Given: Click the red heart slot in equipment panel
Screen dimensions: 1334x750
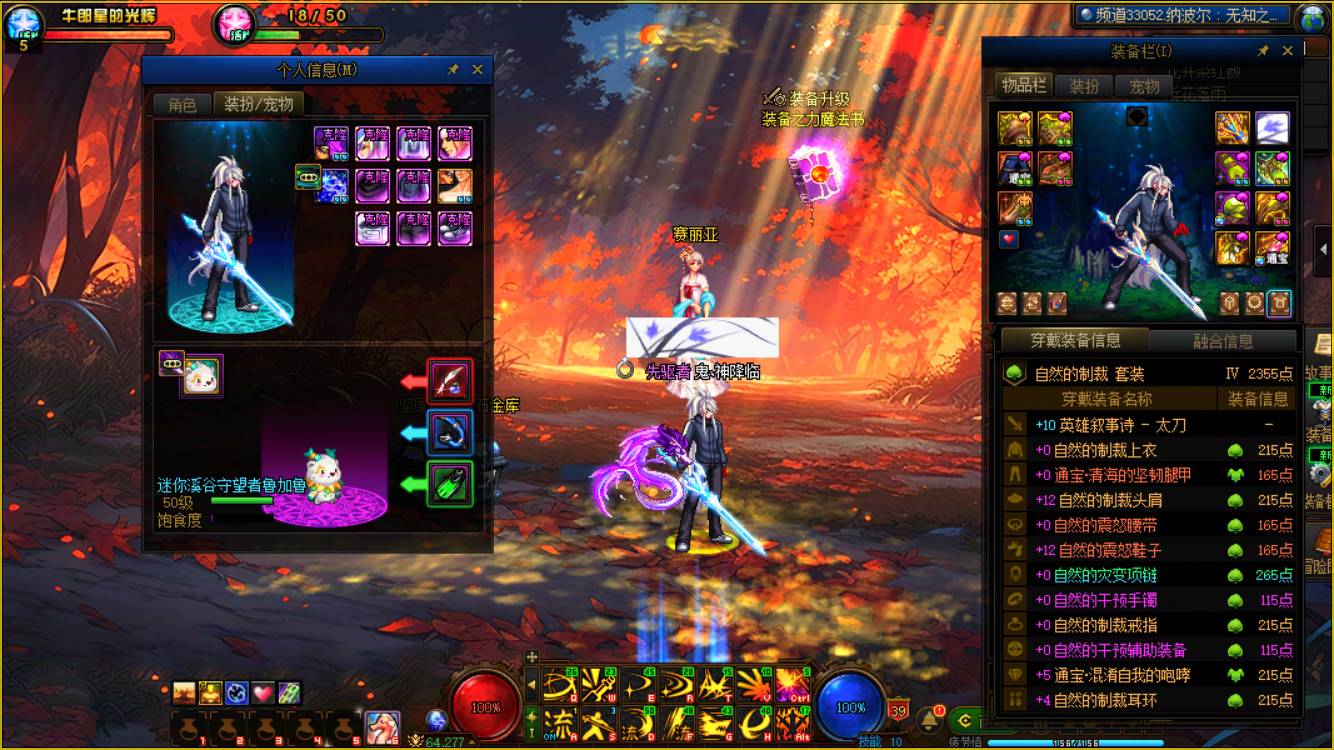Looking at the screenshot, I should (1009, 240).
